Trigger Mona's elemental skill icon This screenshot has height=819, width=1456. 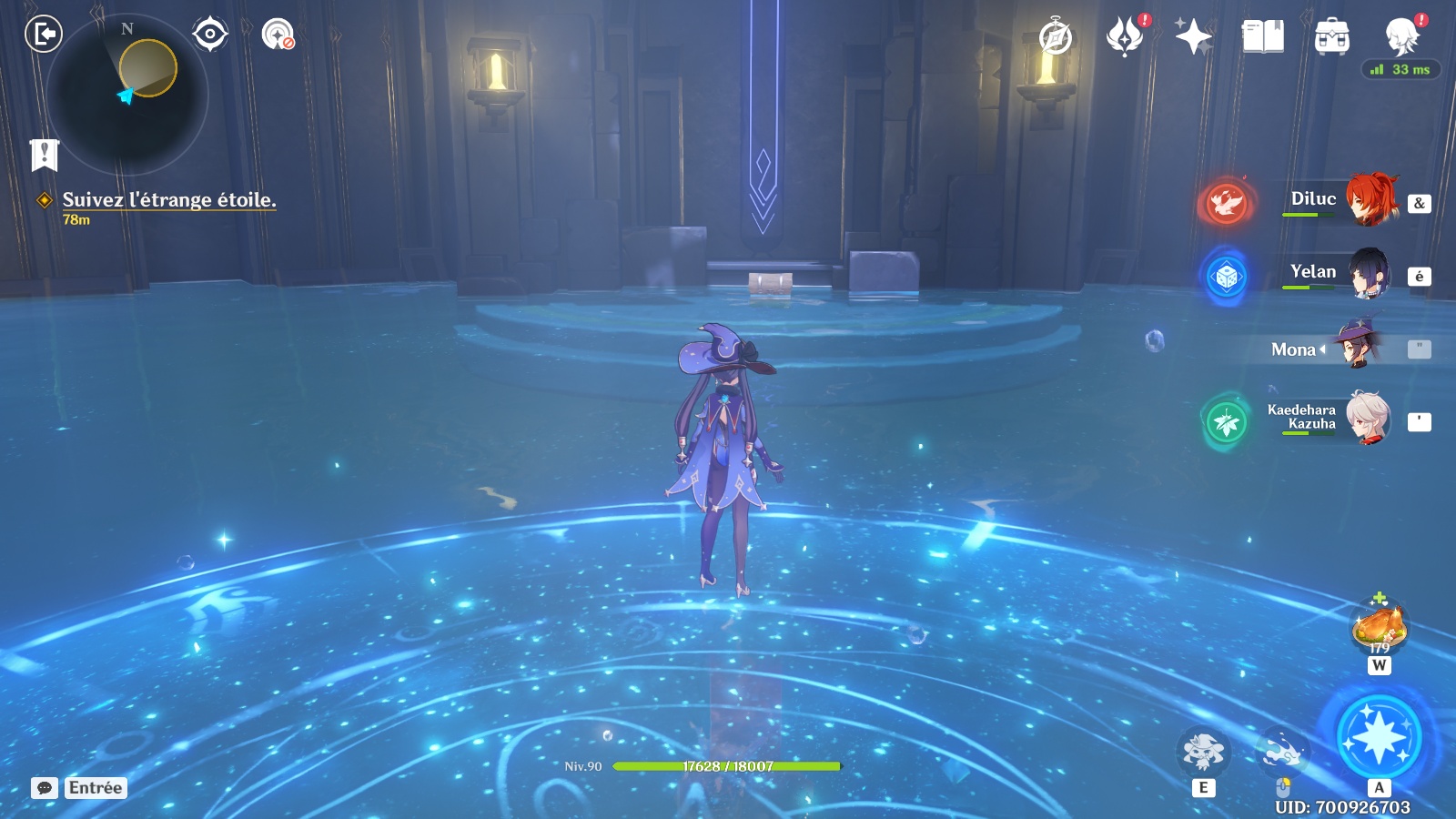(1203, 752)
